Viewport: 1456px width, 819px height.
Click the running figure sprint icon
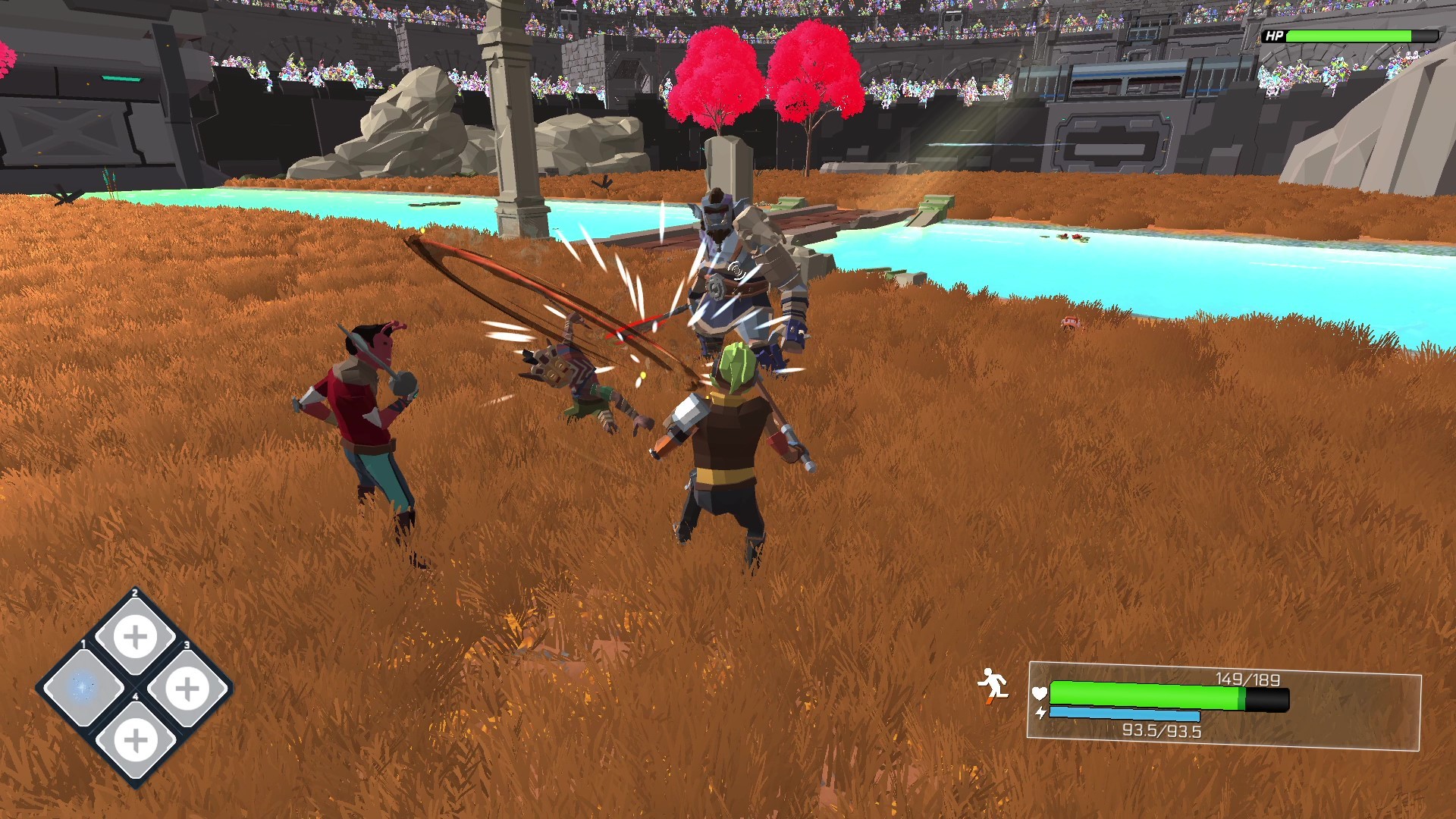tap(995, 685)
